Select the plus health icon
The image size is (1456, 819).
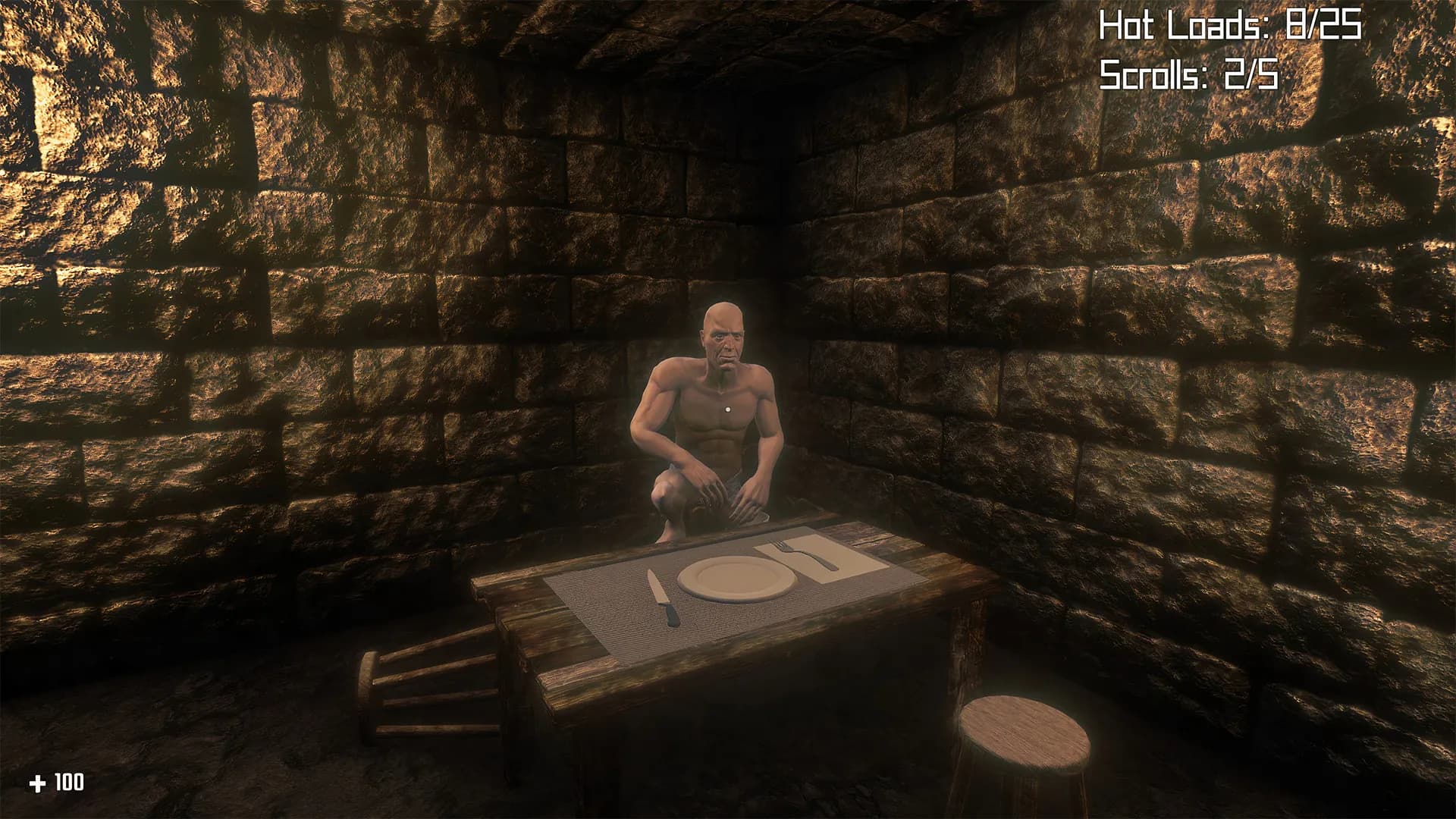coord(36,781)
